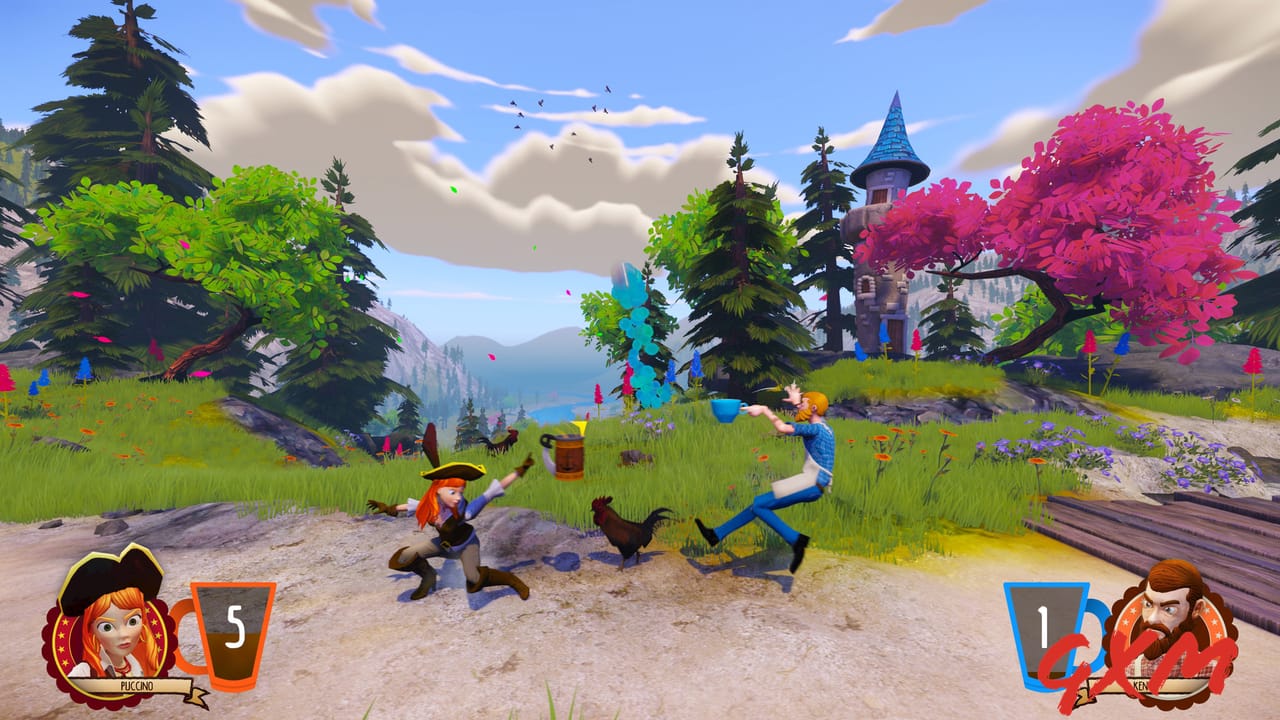Viewport: 1280px width, 720px height.
Task: Click Puccino's character portrait
Action: 110,630
